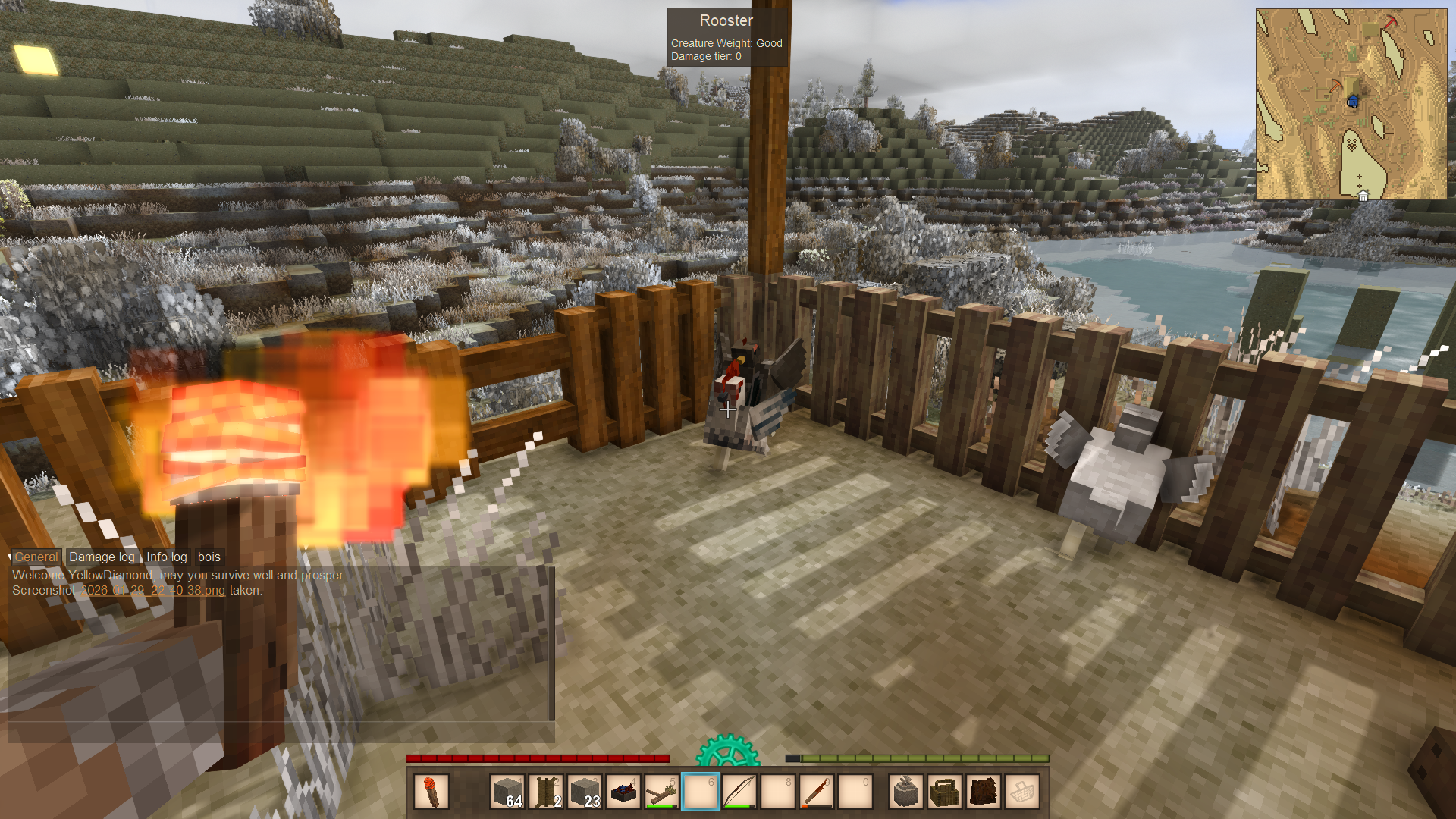Equip the bow from the hotbar

[739, 792]
